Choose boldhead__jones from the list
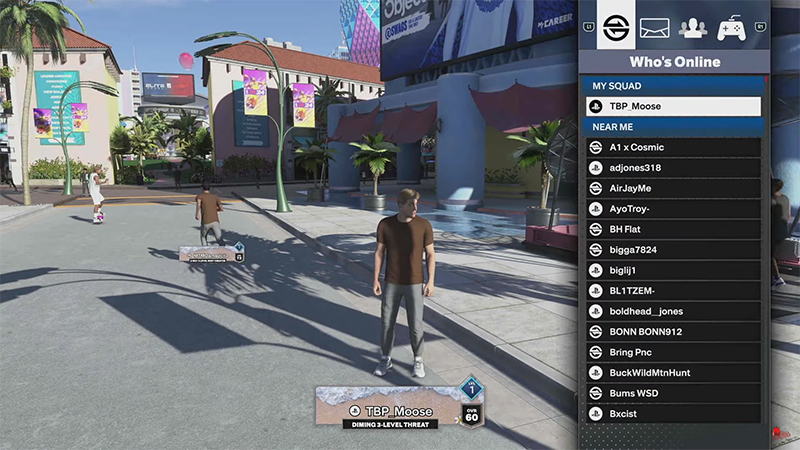The height and width of the screenshot is (450, 800). 673,311
